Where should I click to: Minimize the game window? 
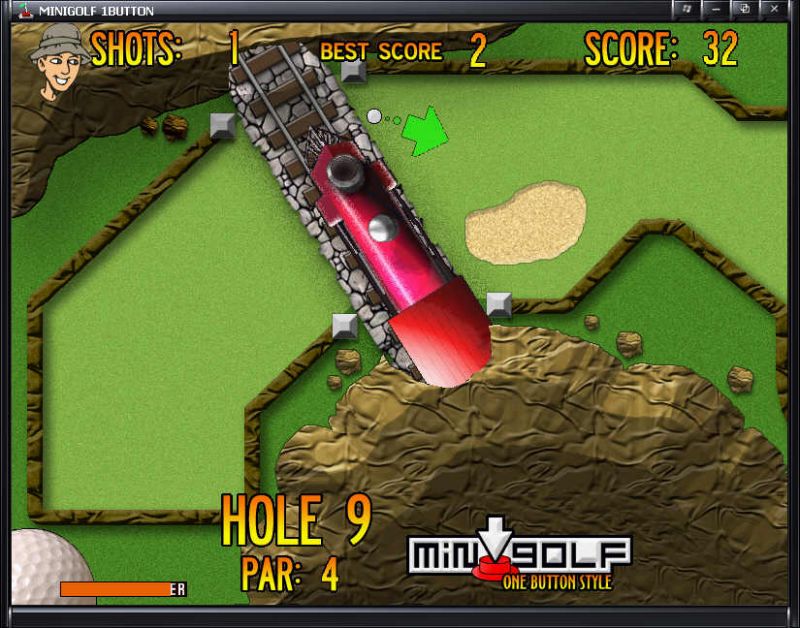pyautogui.click(x=716, y=9)
